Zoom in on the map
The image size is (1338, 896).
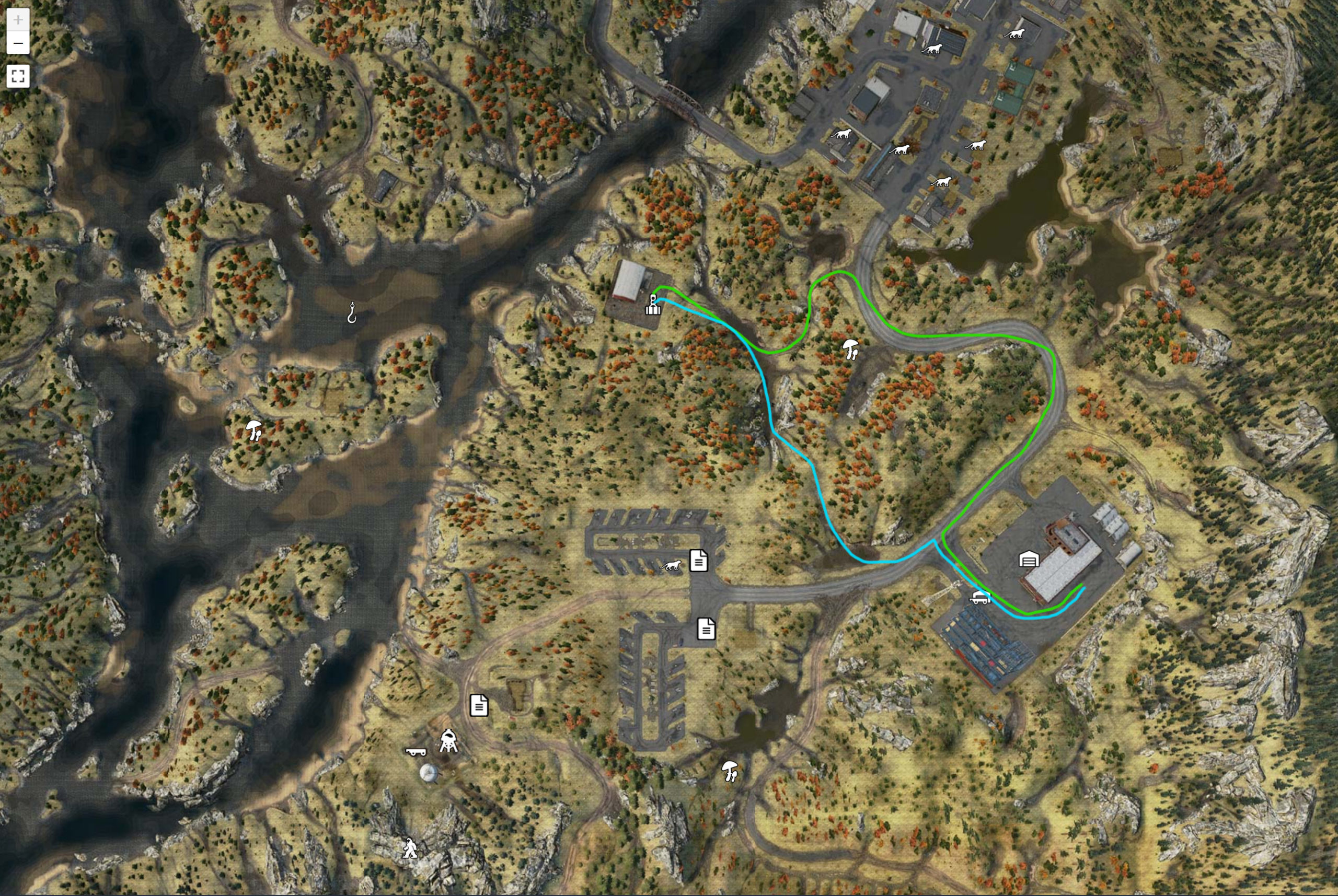click(18, 20)
